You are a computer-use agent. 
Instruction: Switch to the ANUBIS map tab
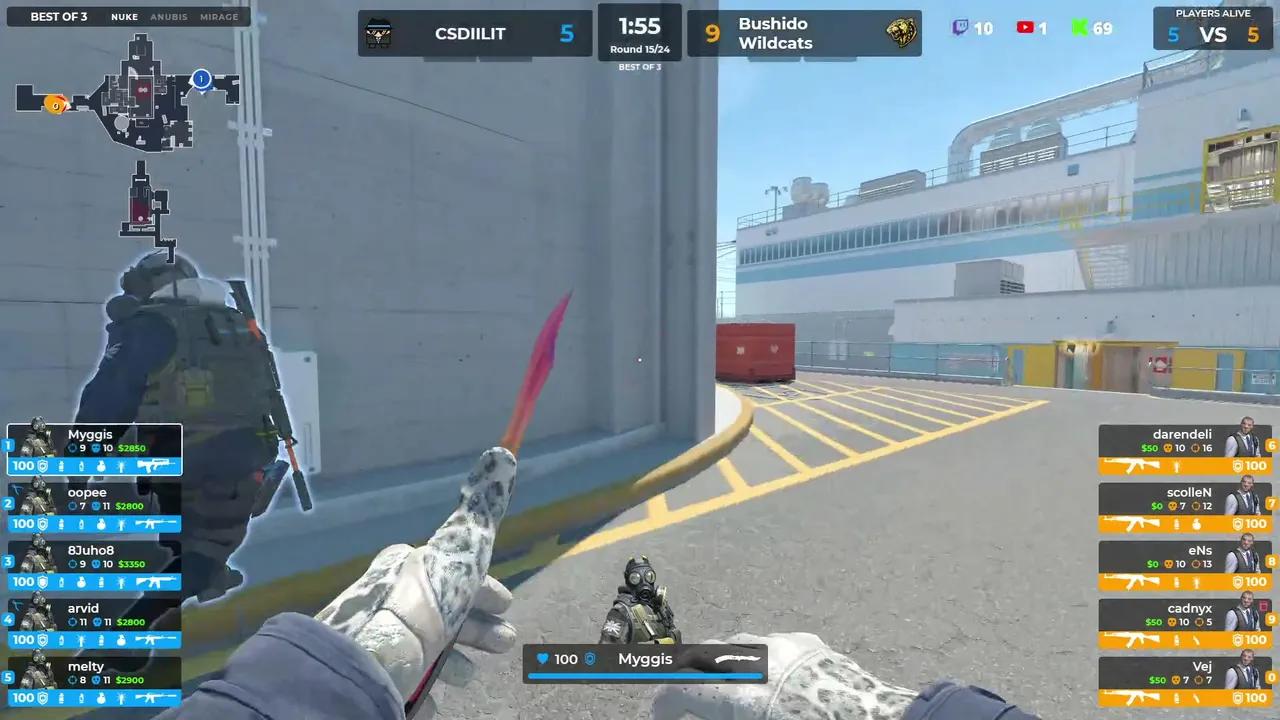coord(168,16)
